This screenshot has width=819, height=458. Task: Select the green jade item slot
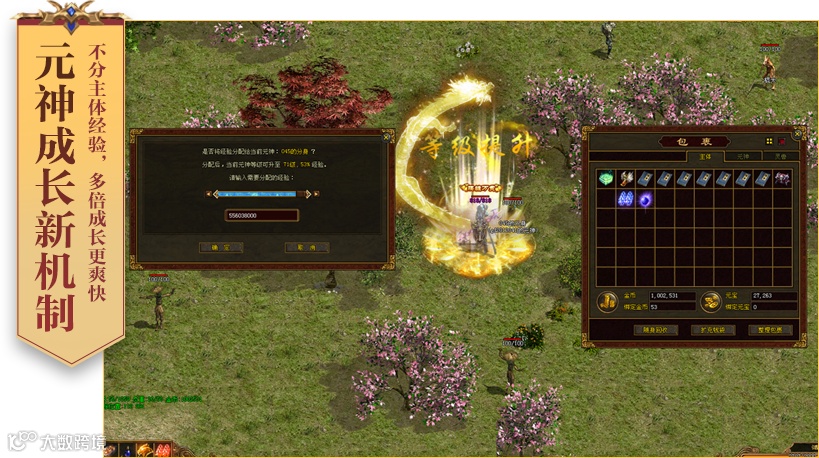click(606, 178)
